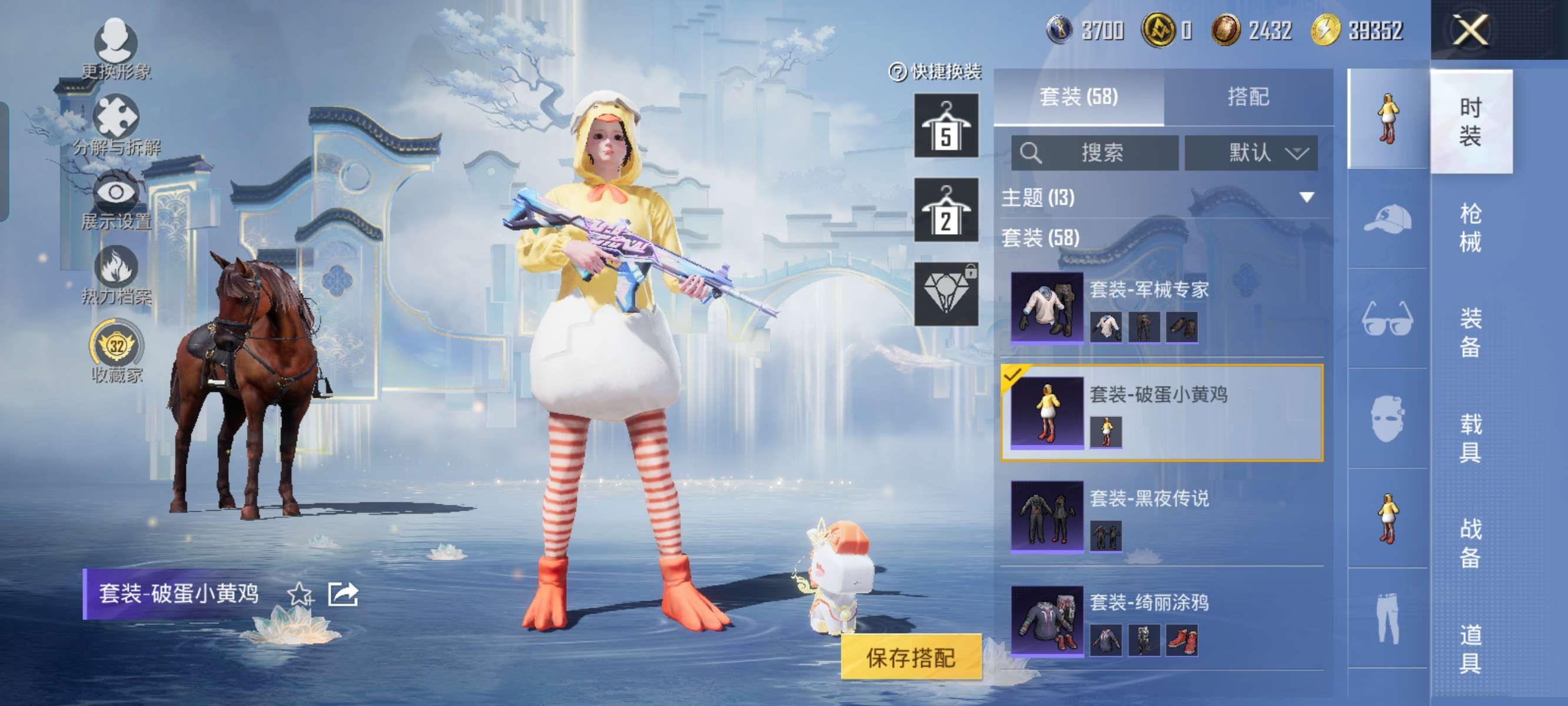Save outfit with 保存搭配 button
The height and width of the screenshot is (706, 1568).
[x=911, y=657]
